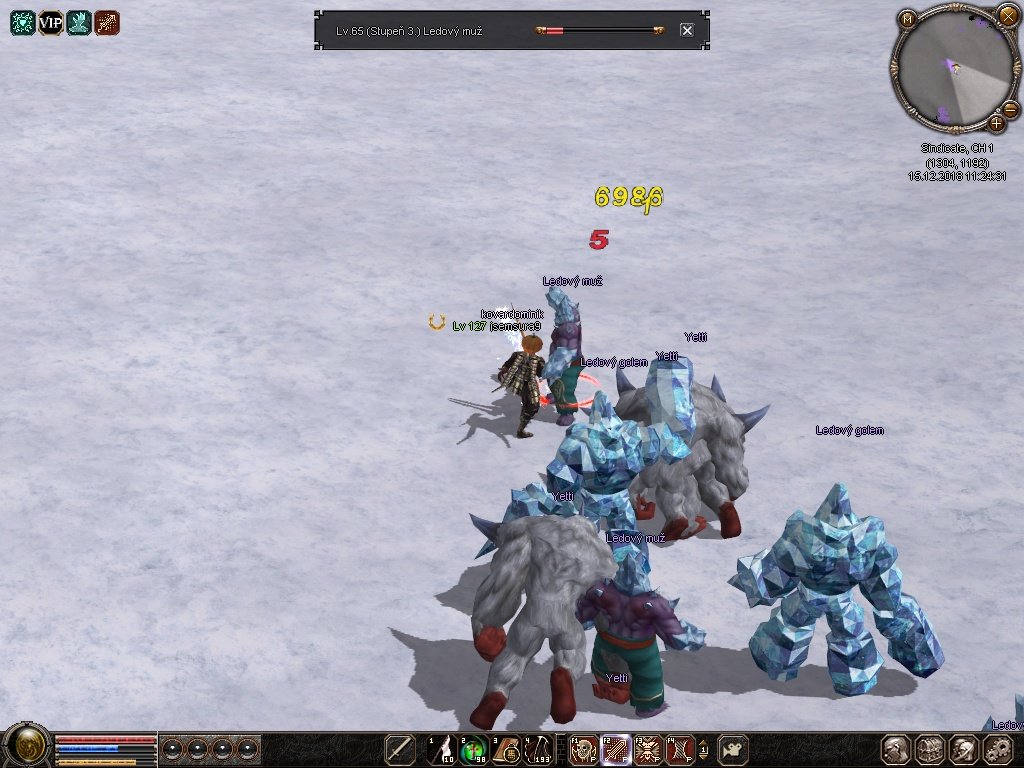Activate the highlighted F2 sword skill

pyautogui.click(x=616, y=749)
